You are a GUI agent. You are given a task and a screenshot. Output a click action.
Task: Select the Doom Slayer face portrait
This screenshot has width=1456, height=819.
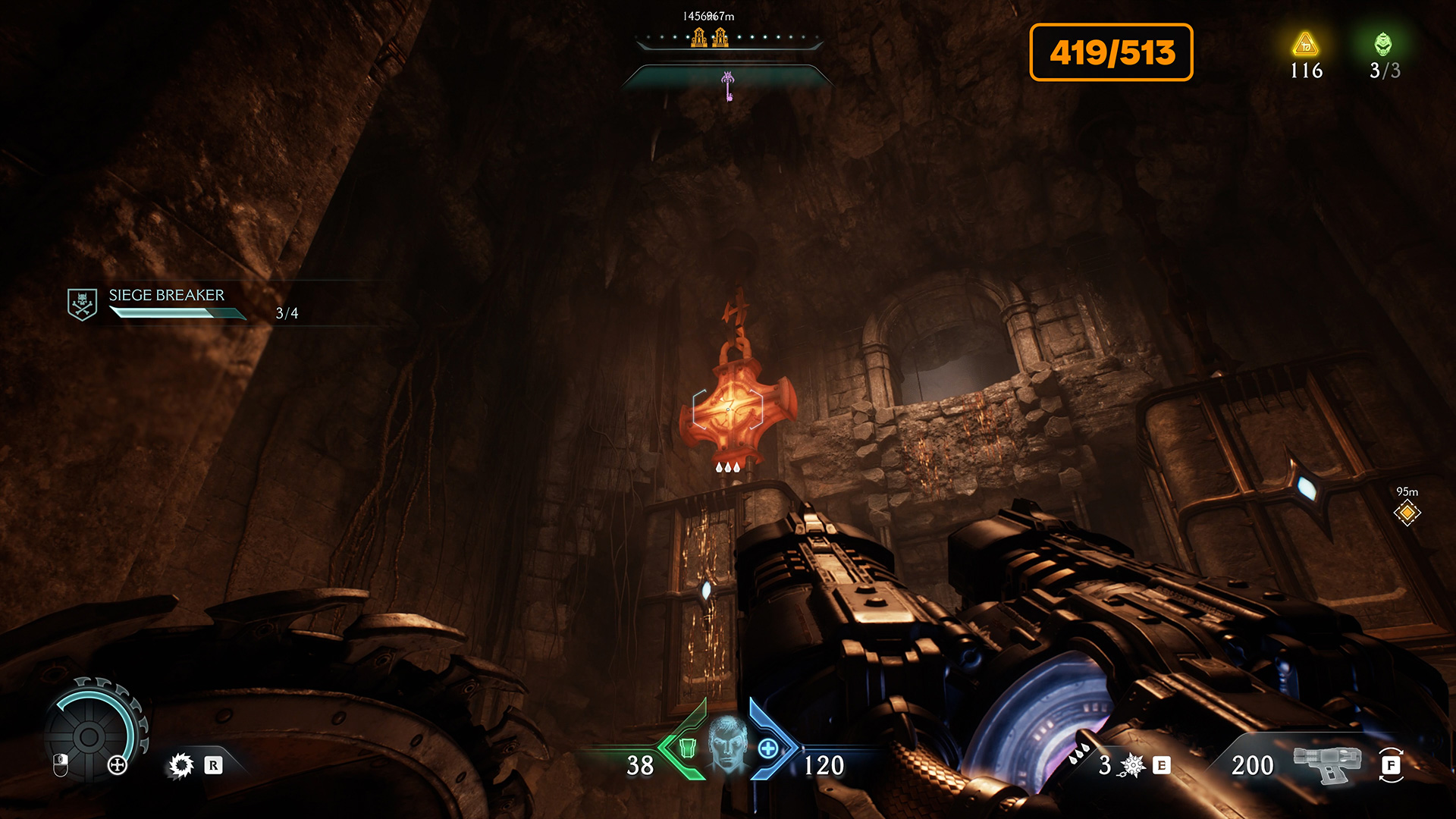(727, 745)
